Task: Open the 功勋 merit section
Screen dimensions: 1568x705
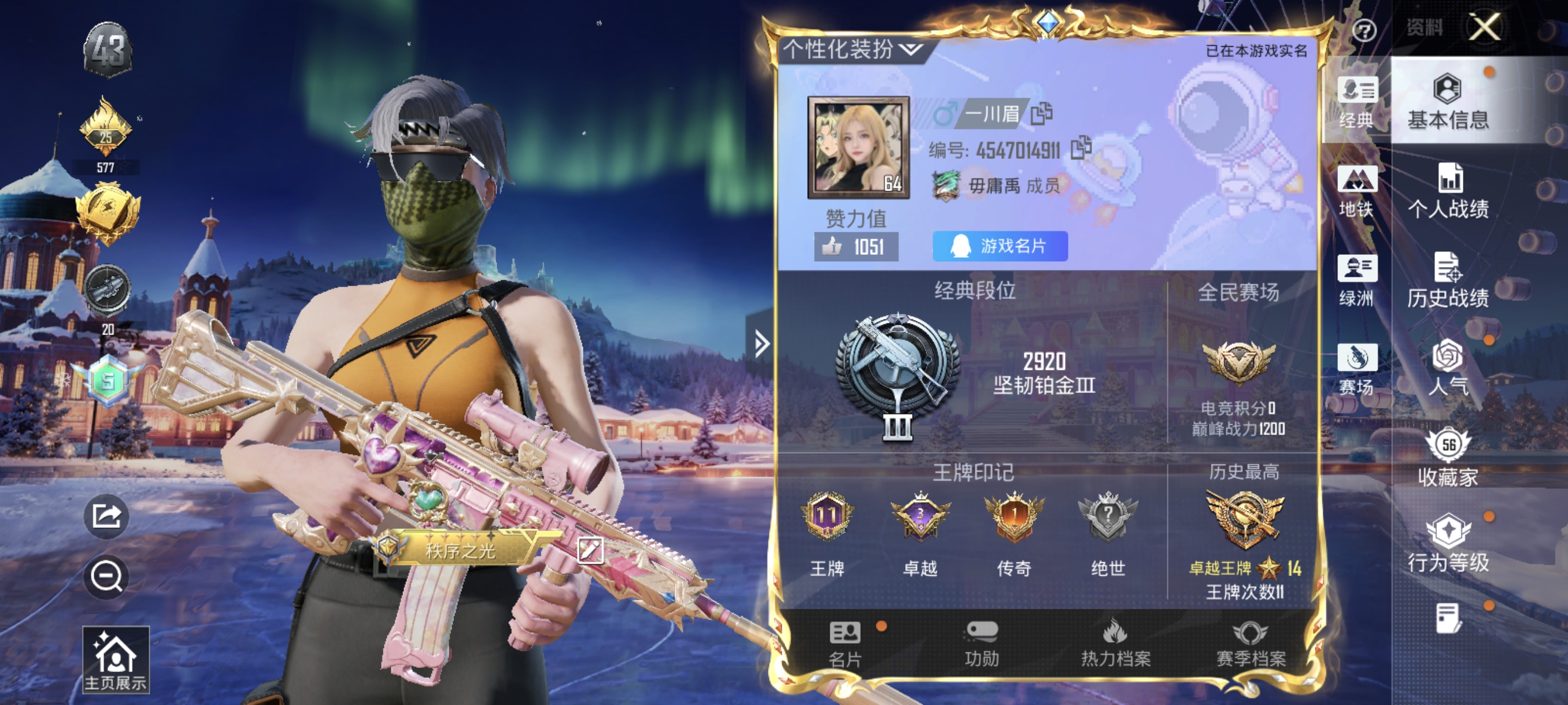Action: click(x=981, y=644)
